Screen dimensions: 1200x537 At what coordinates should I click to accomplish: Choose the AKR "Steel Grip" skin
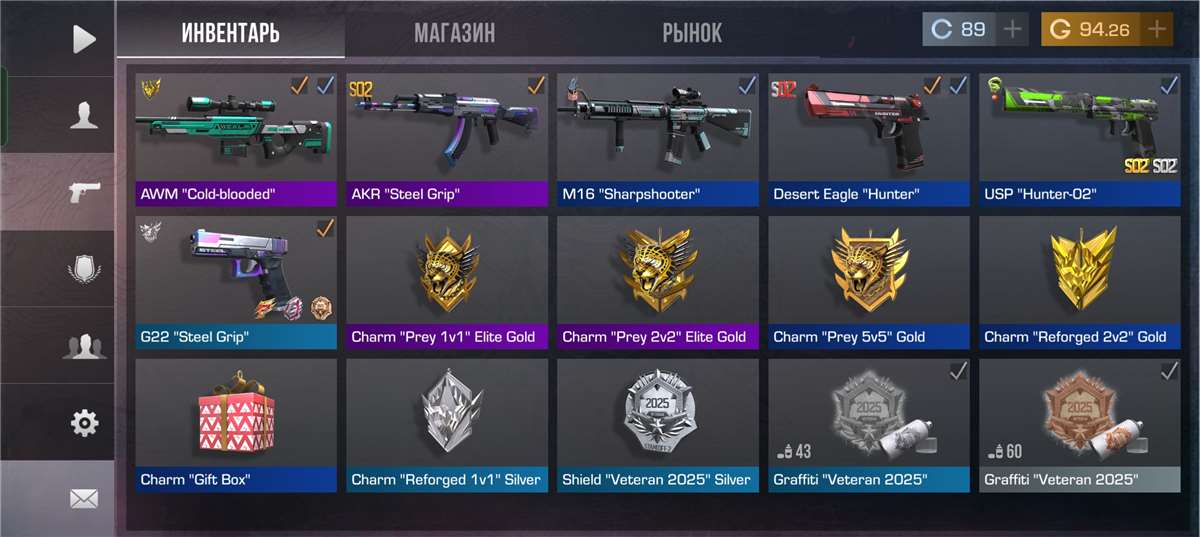447,138
